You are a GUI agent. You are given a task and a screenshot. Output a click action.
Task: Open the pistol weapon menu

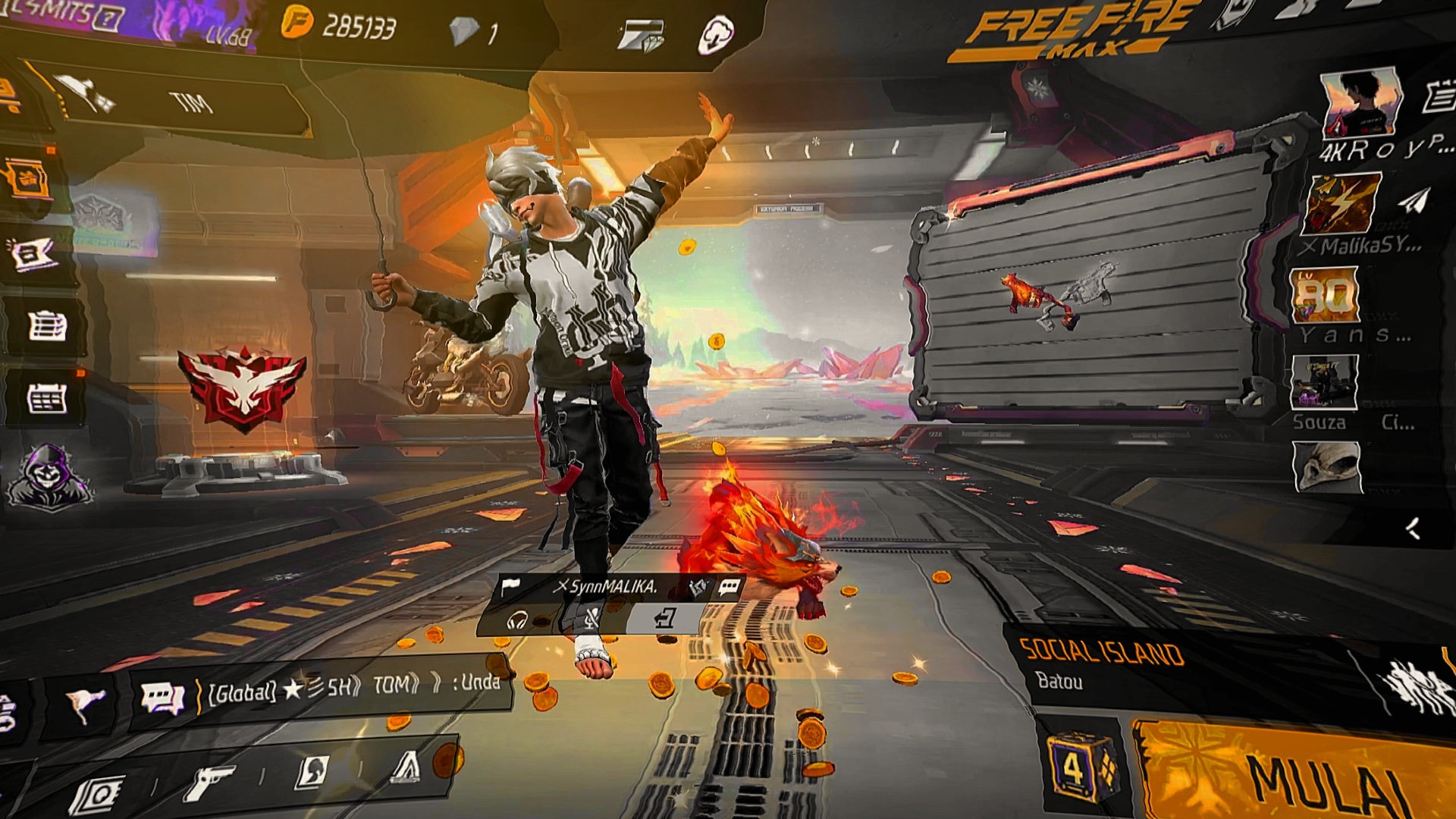click(x=210, y=781)
